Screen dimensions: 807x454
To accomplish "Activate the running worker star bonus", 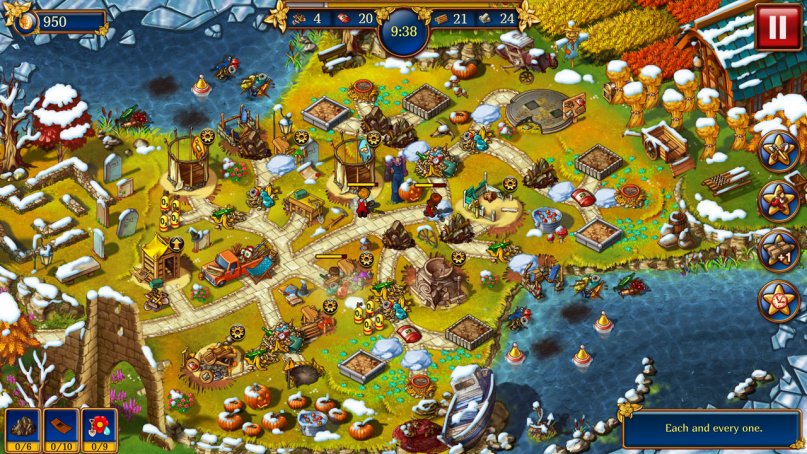I will 777,200.
